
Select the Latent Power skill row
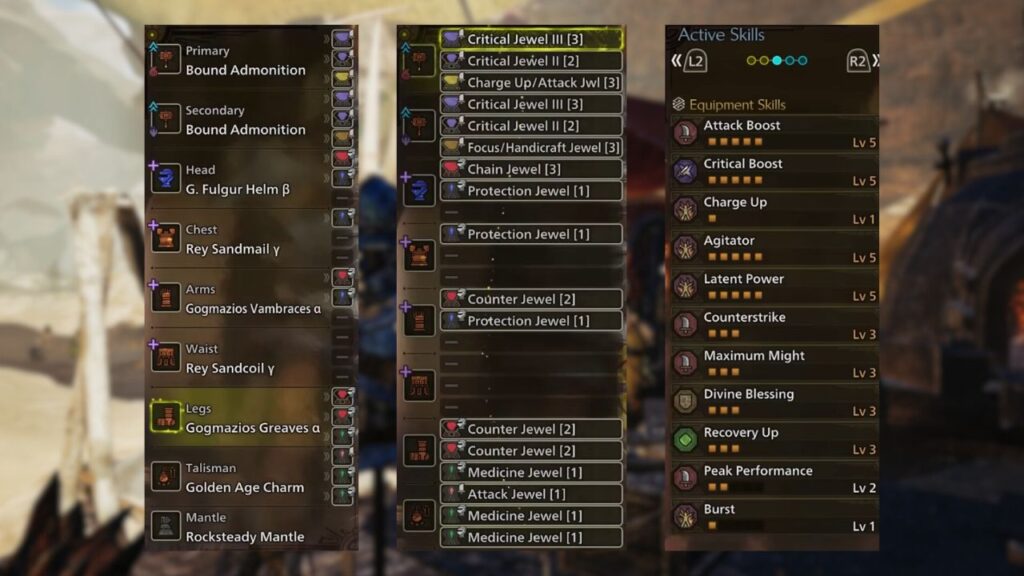[773, 287]
